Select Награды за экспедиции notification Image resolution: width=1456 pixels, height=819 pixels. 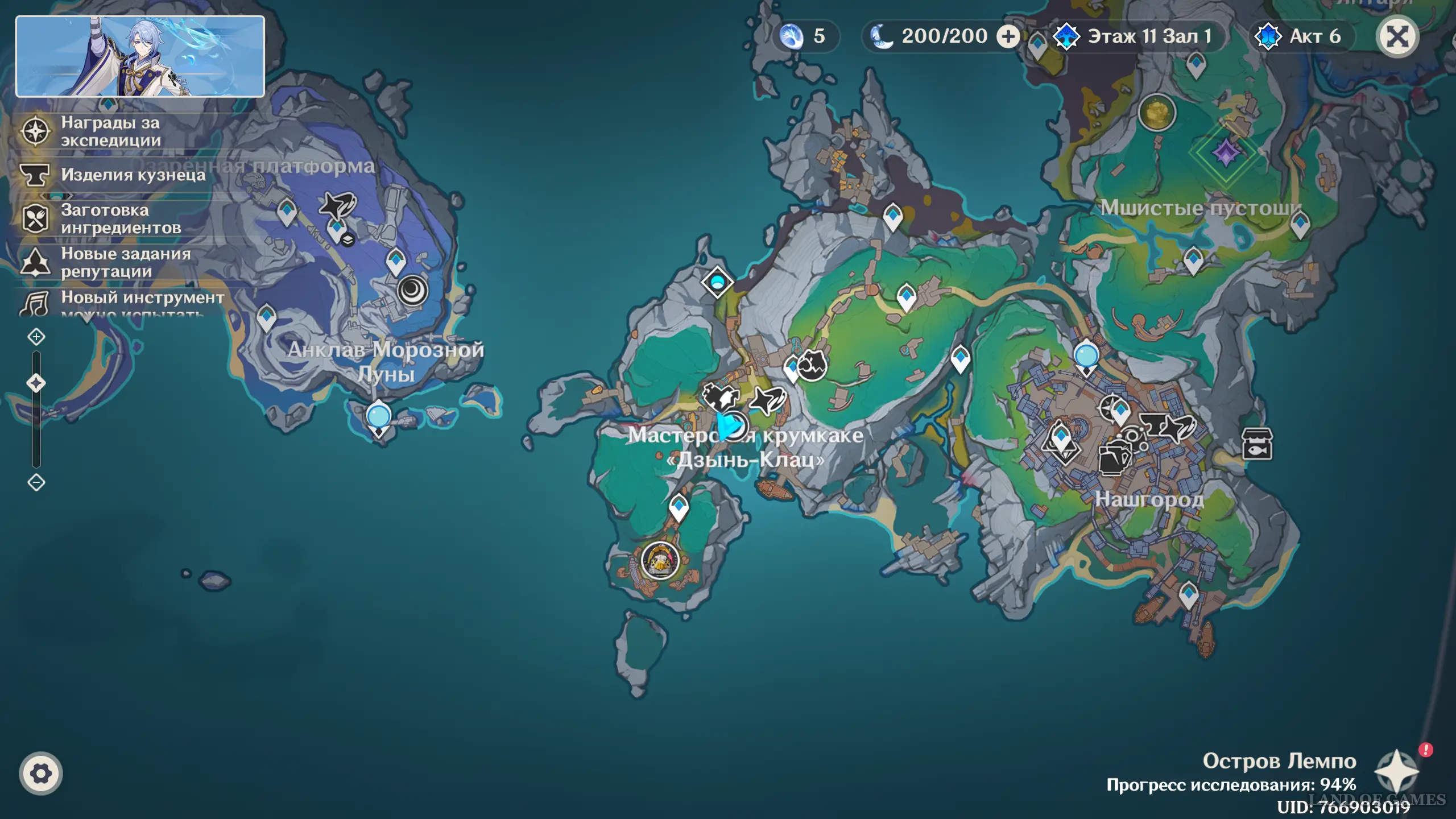click(x=111, y=131)
